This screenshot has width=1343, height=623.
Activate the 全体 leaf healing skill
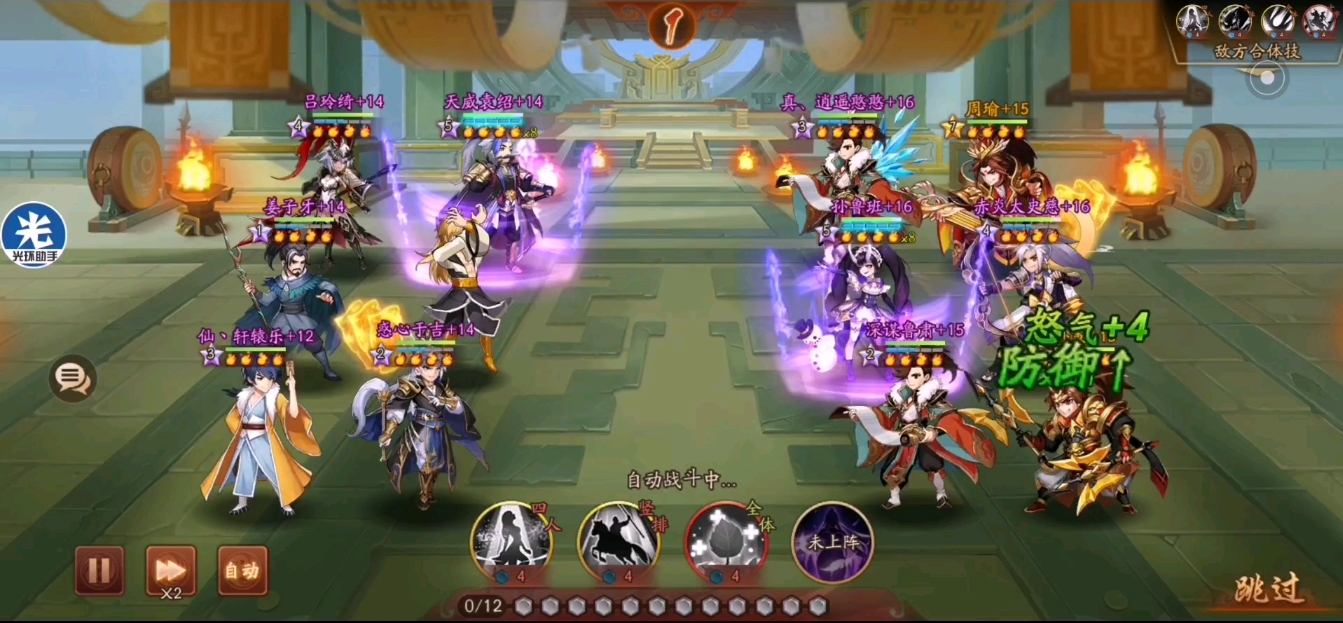click(725, 543)
